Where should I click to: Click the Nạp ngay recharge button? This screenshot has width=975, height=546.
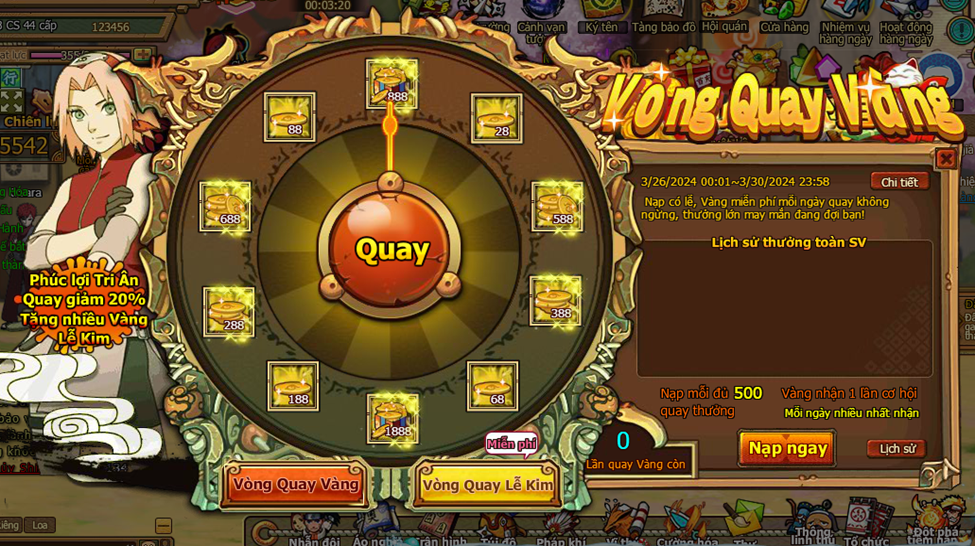tap(787, 448)
